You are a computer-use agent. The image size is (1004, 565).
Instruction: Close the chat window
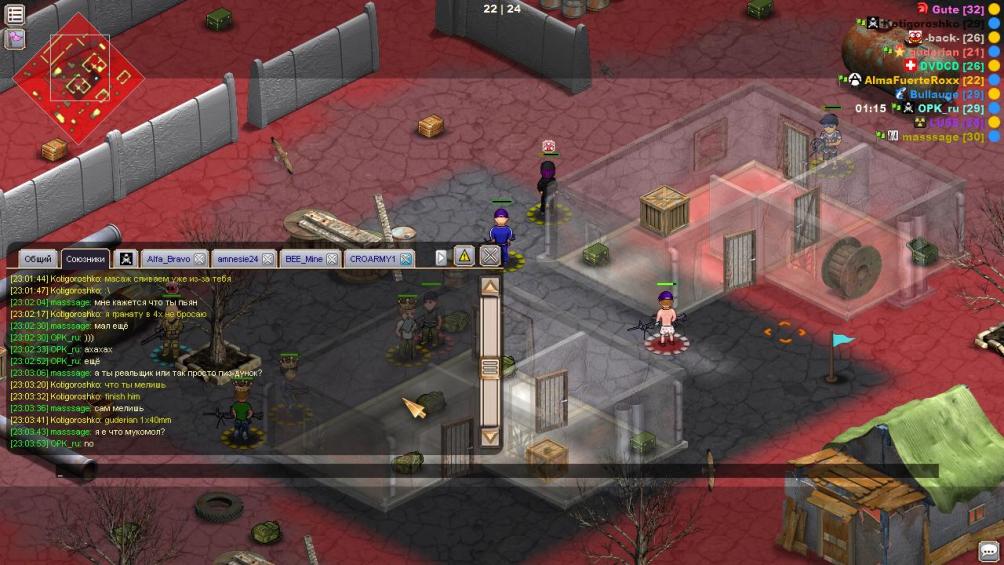(489, 256)
